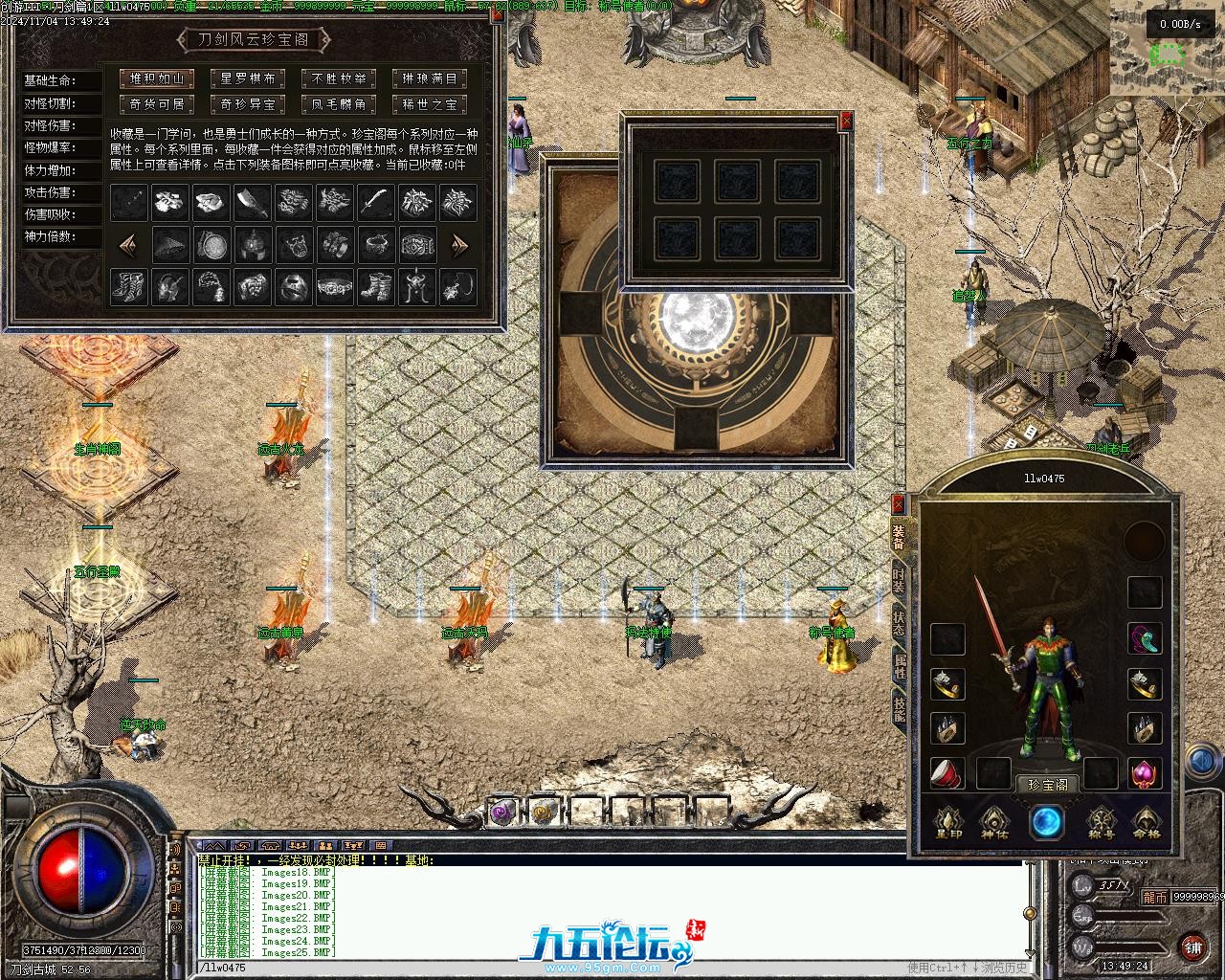The image size is (1225, 980).
Task: Open the 不胜枚举 collection series
Action: click(339, 78)
